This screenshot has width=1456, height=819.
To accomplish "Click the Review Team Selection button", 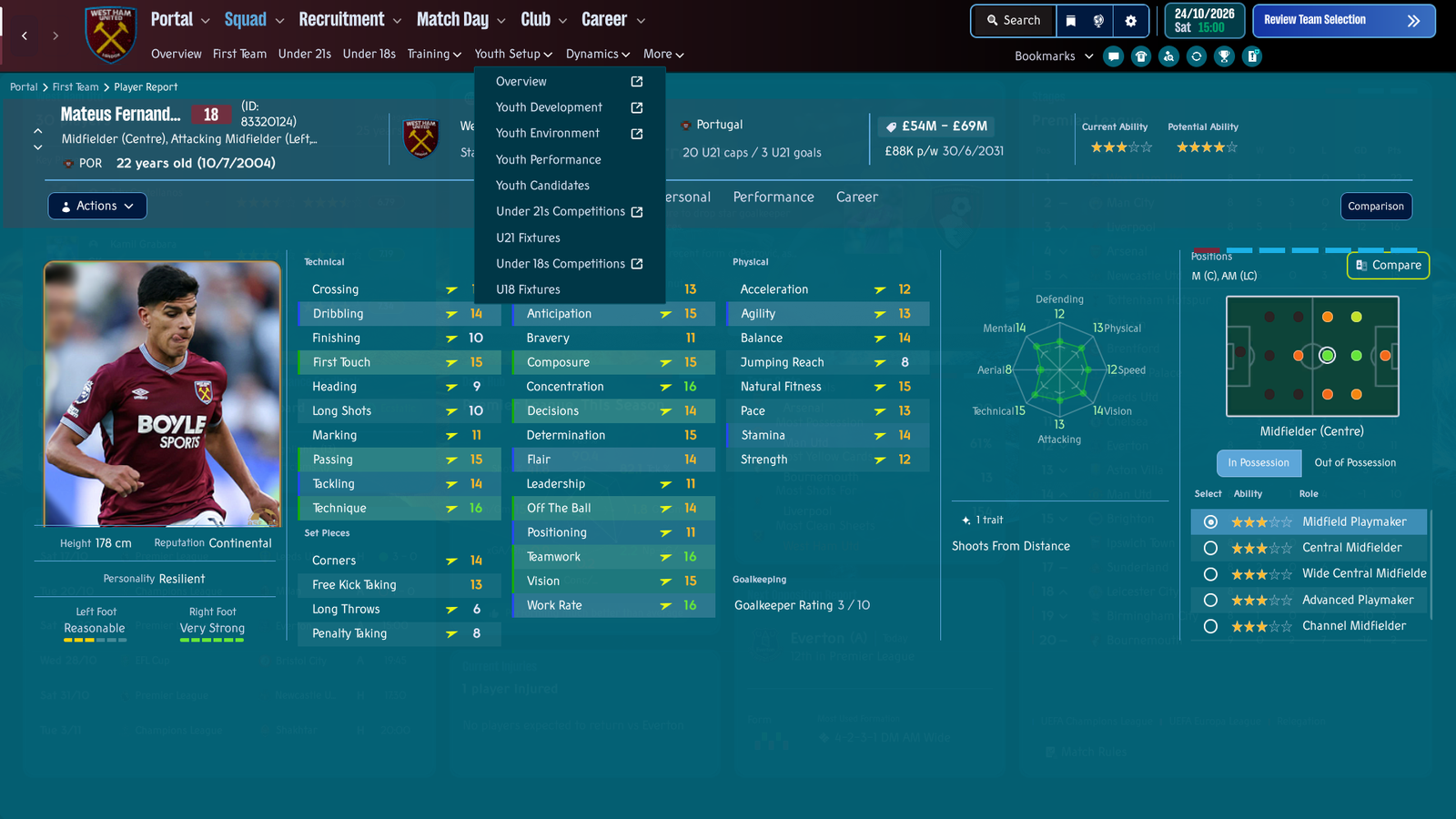I will coord(1343,20).
